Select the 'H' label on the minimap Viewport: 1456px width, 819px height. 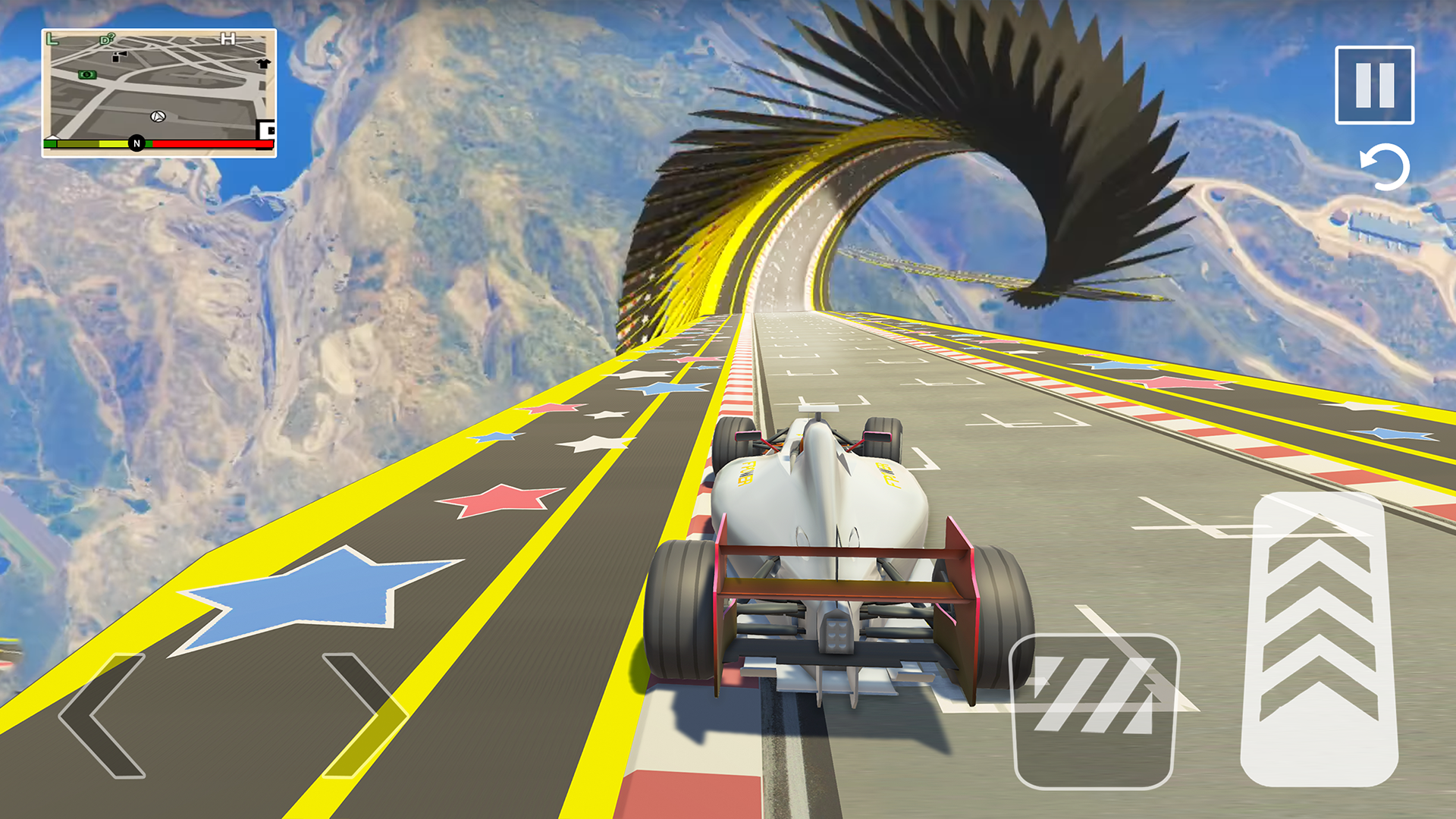[227, 38]
